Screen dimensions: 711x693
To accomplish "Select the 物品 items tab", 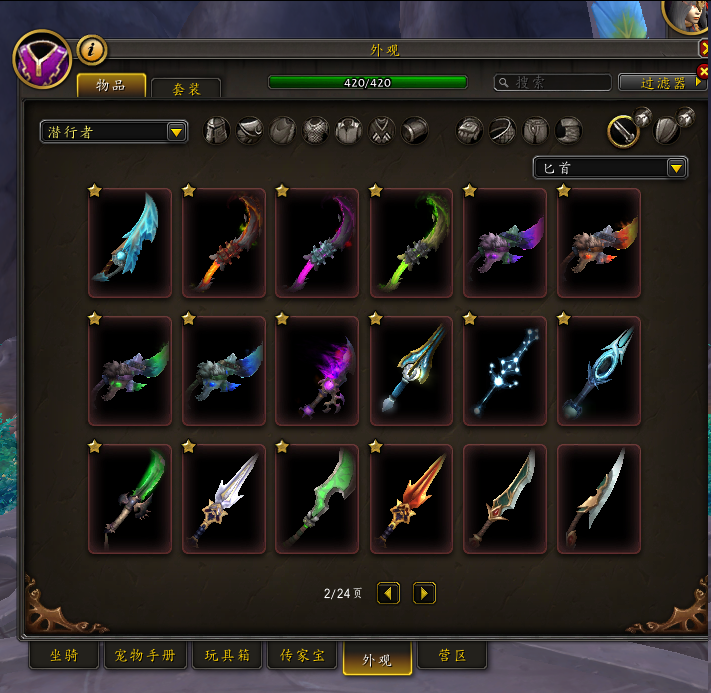I will (111, 86).
